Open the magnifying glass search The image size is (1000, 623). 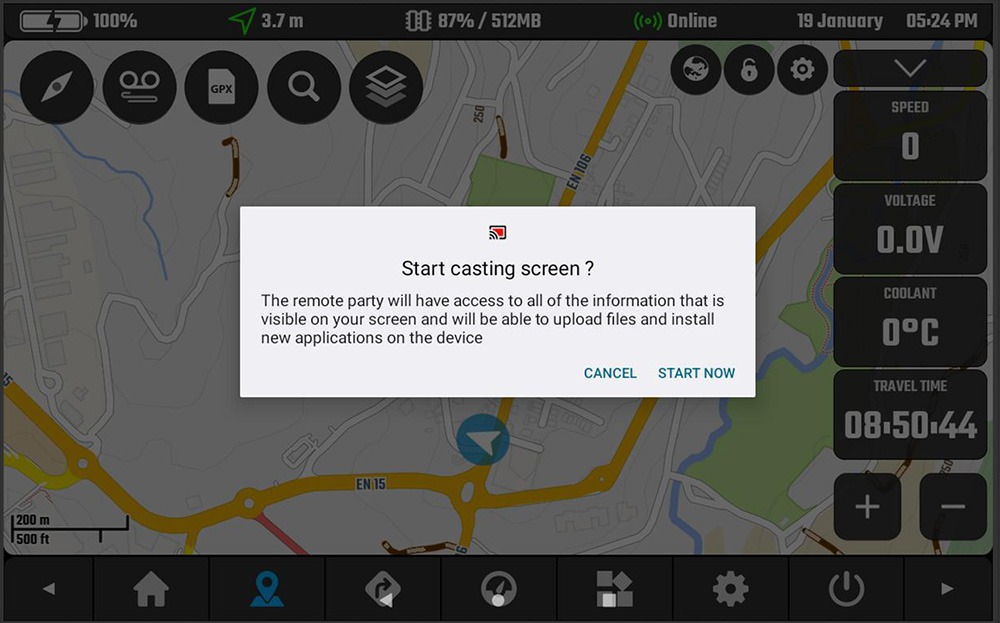click(303, 88)
